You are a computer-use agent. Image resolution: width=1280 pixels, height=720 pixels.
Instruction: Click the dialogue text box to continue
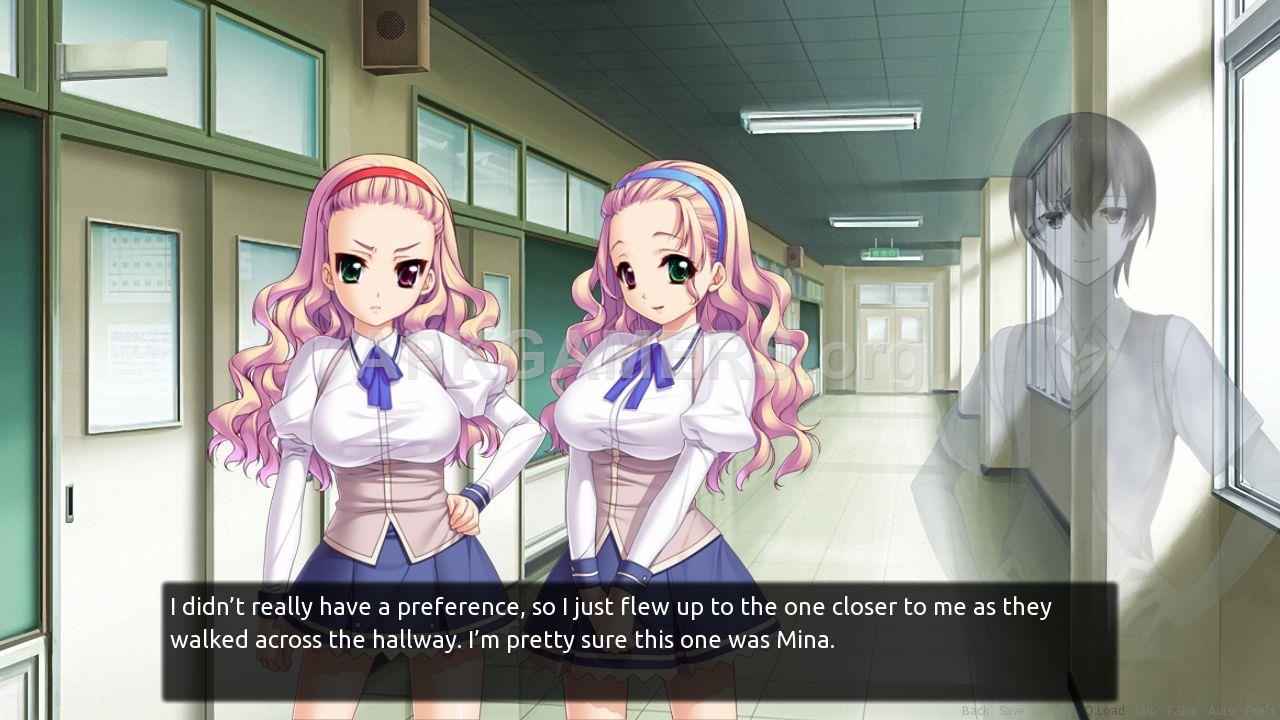(639, 641)
